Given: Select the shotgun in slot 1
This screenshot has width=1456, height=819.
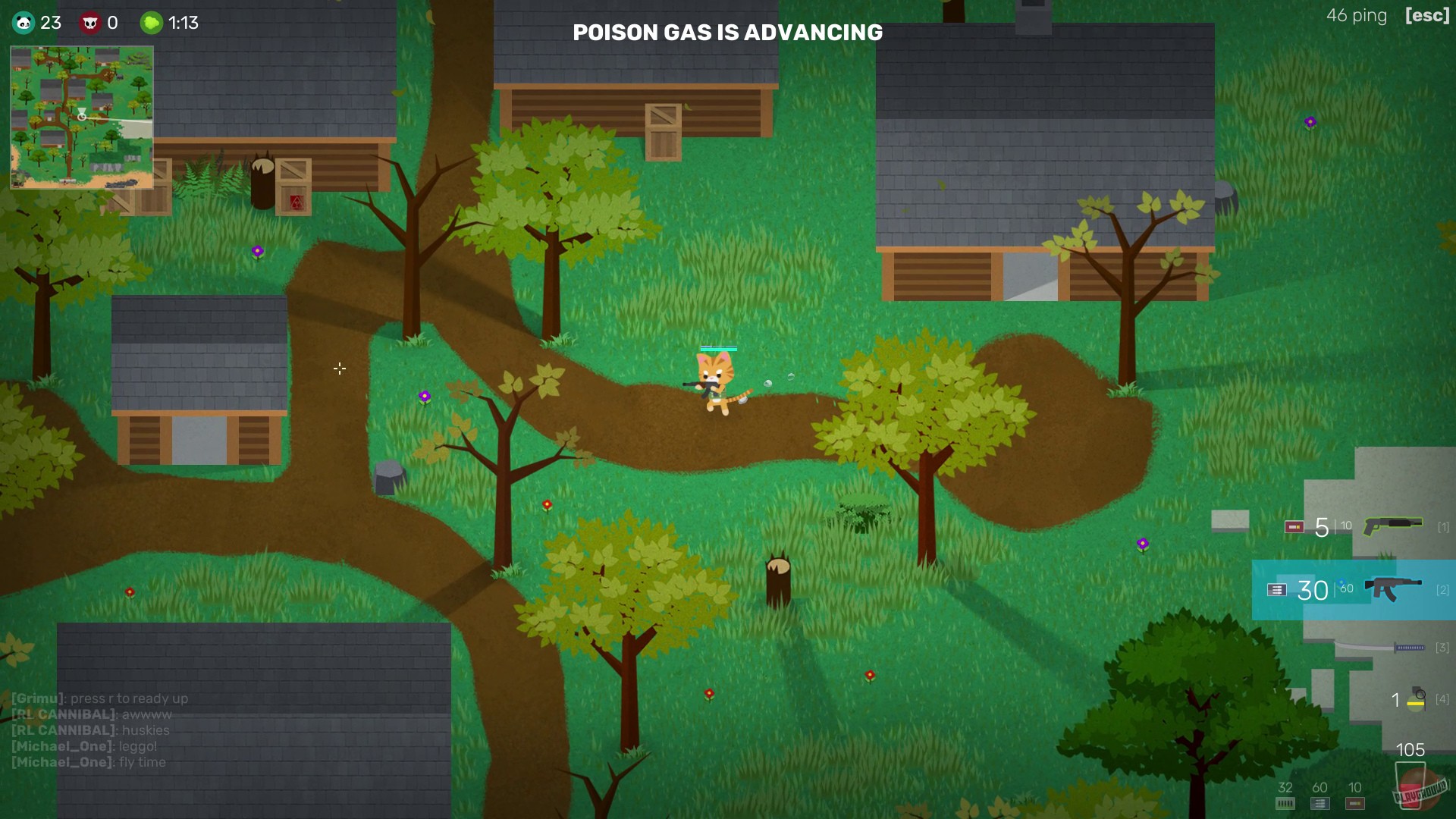Looking at the screenshot, I should pos(1394,524).
